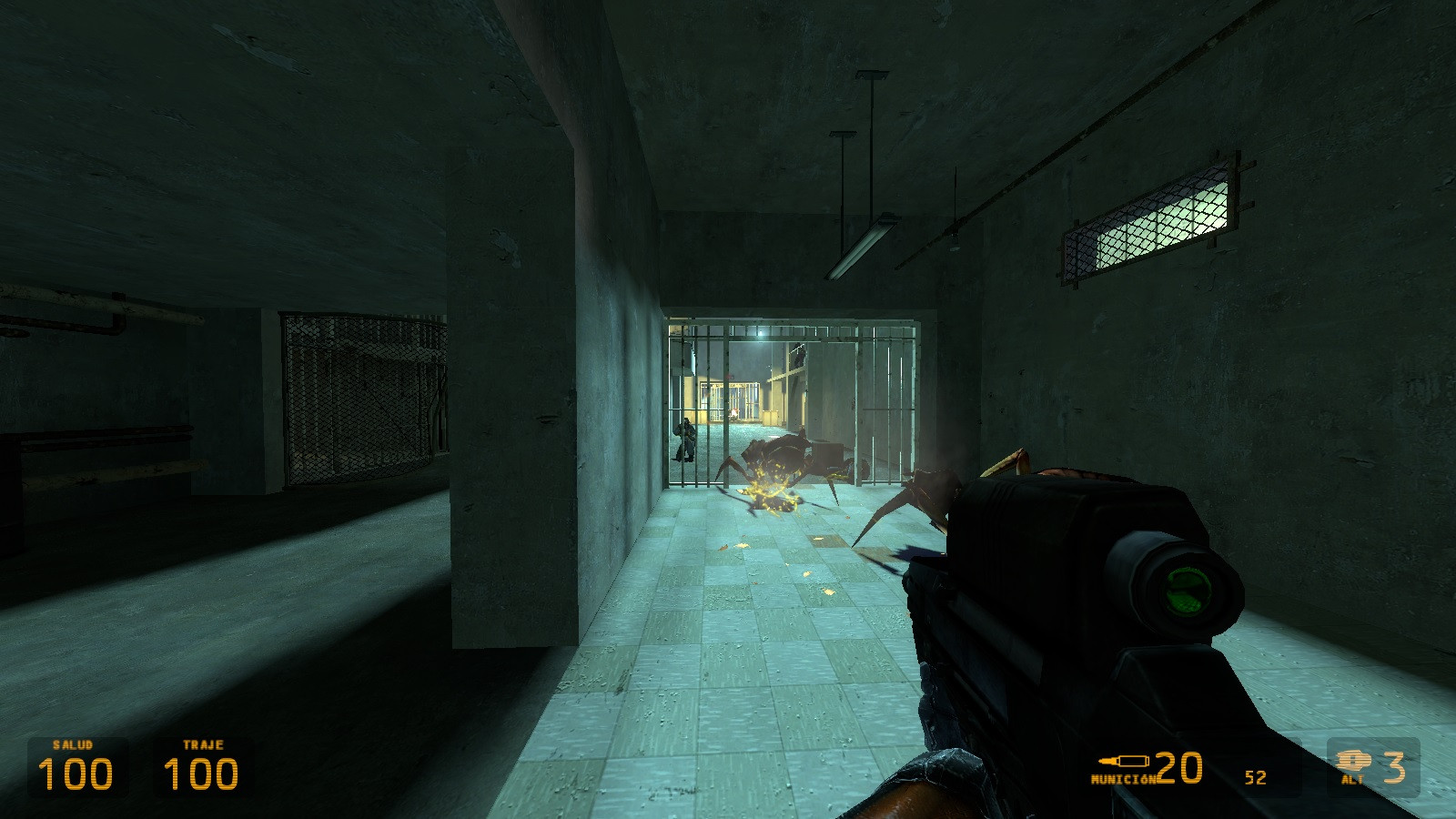Toggle the fluorescent ceiling light fixture
Screen dimensions: 1456x819
tap(860, 246)
